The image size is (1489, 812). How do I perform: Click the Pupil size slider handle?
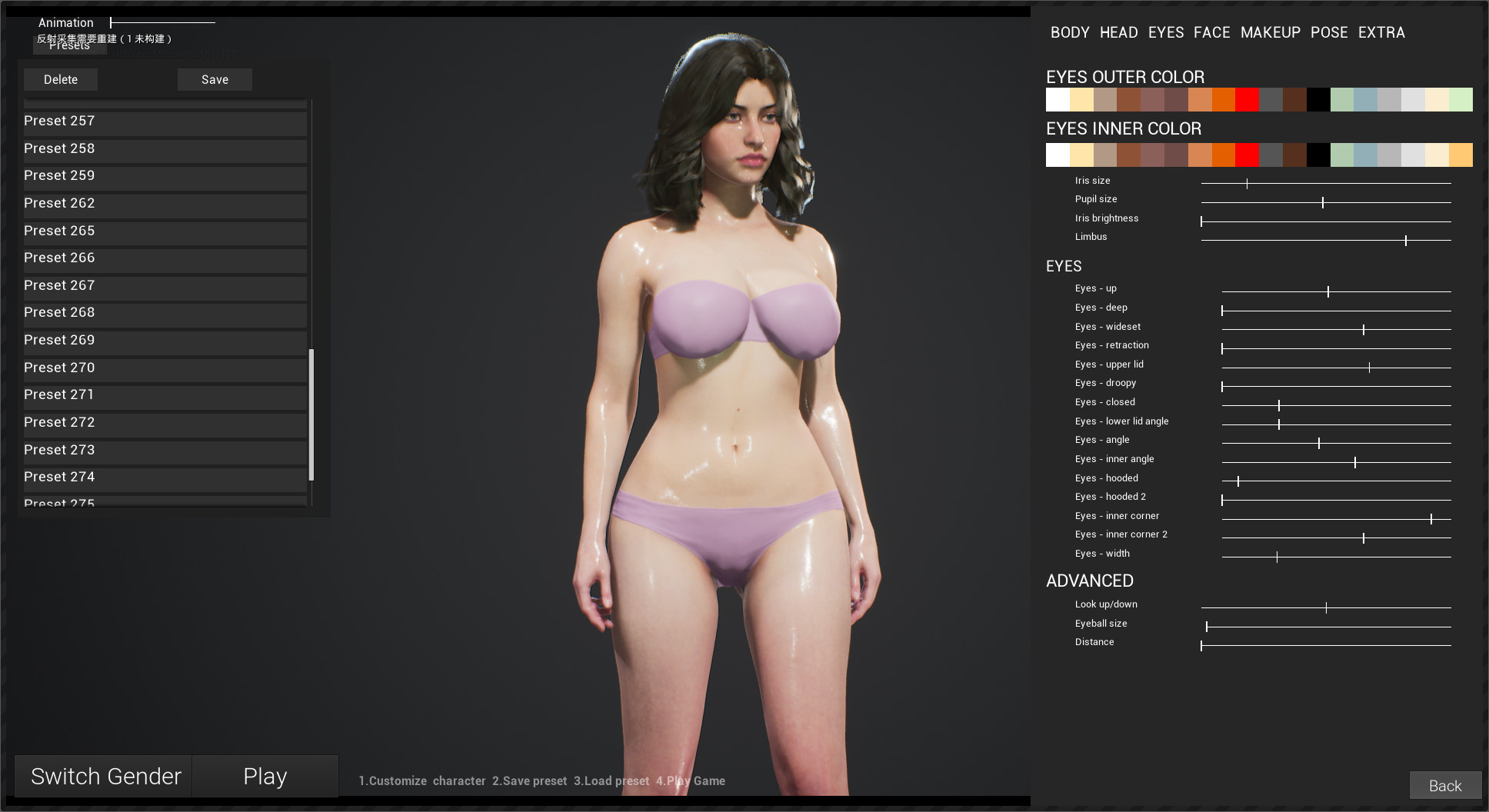point(1324,201)
